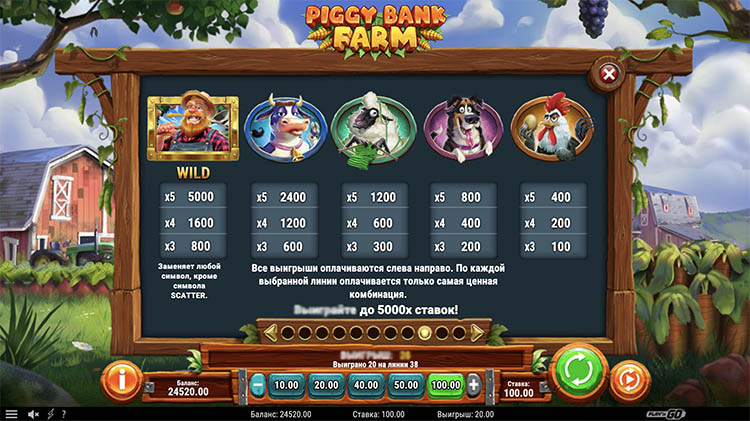Open the orange info button
The width and height of the screenshot is (750, 421).
tap(121, 380)
